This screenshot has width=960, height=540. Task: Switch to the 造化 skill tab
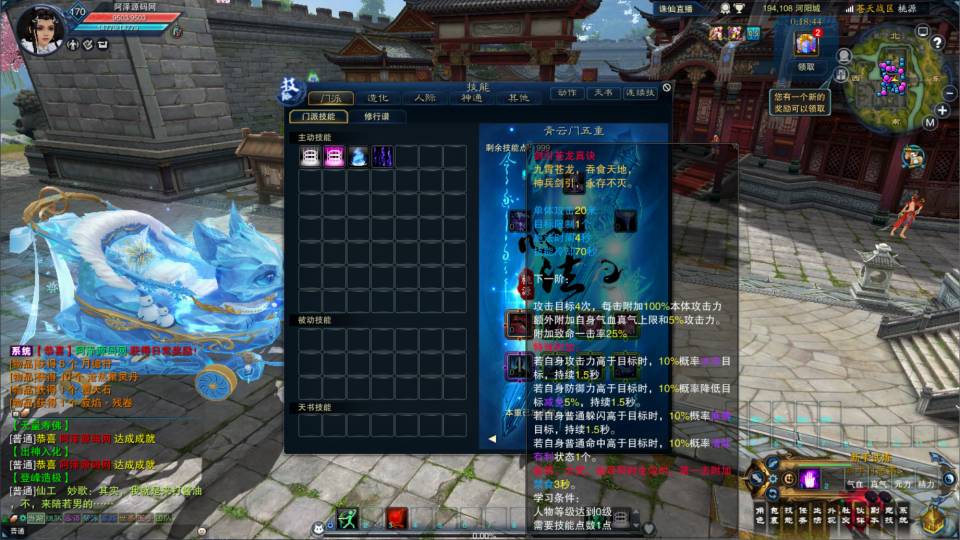(x=377, y=98)
